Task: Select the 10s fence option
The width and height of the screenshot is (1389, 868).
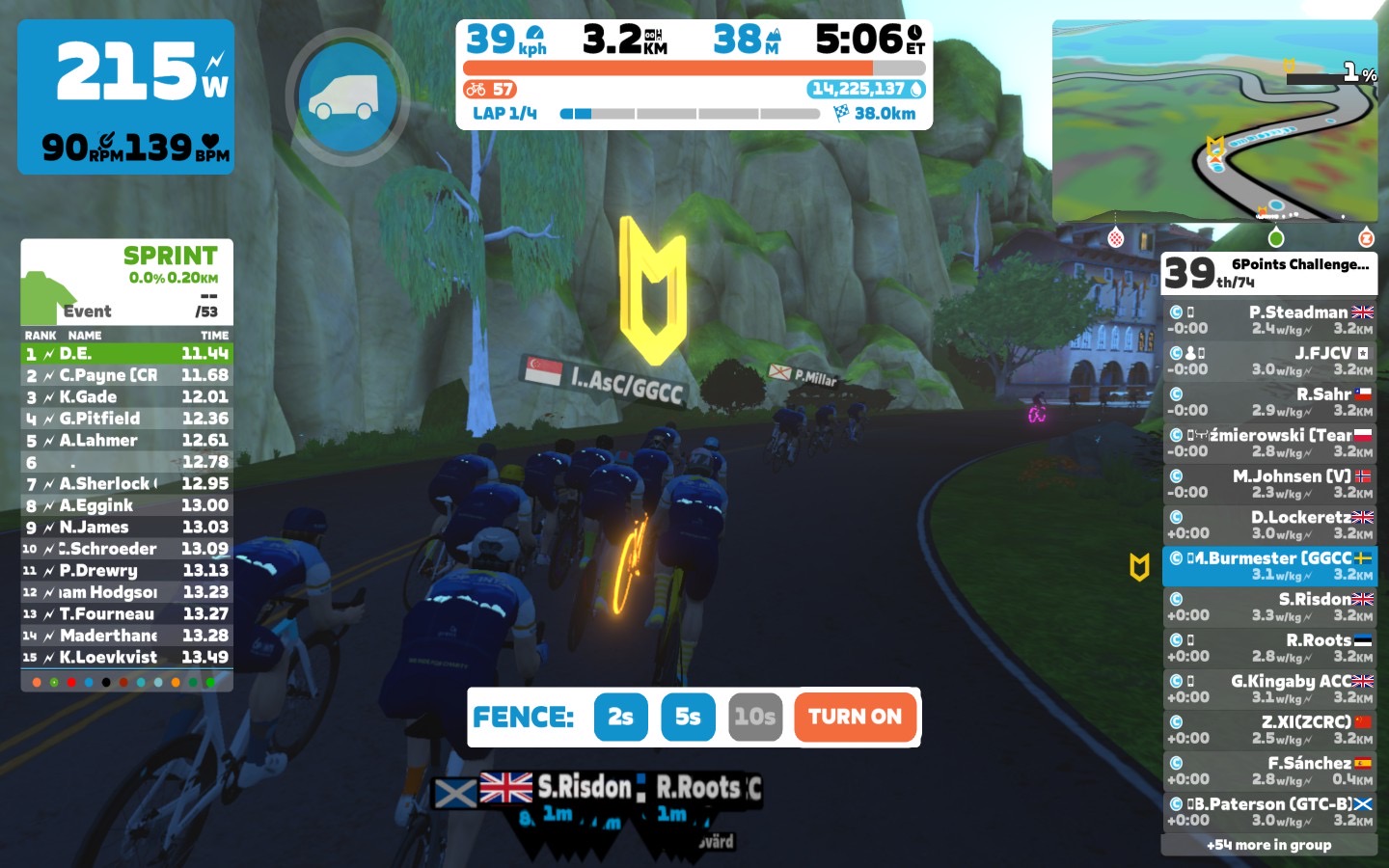Action: pyautogui.click(x=754, y=718)
